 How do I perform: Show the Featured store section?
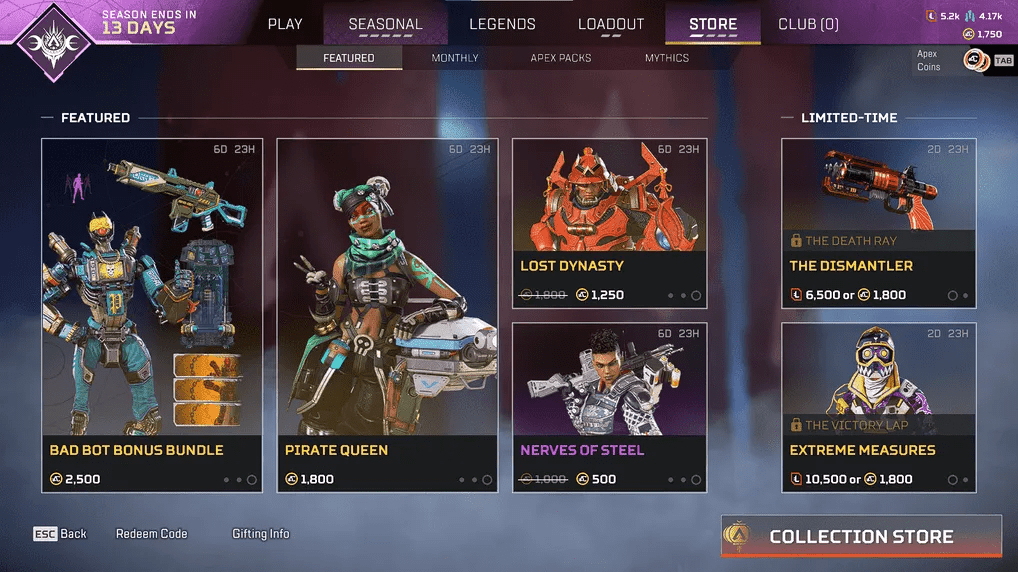click(x=349, y=58)
